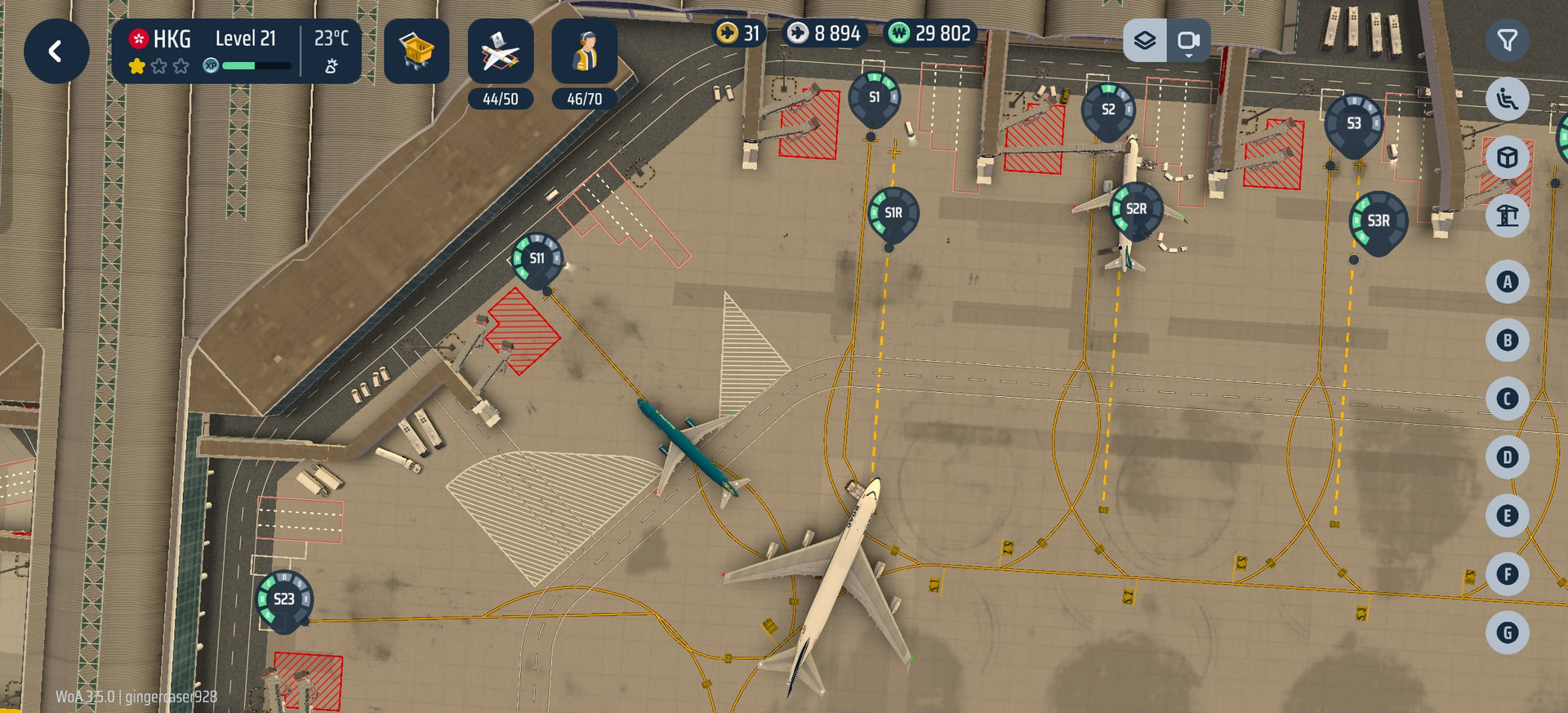This screenshot has width=1568, height=713.
Task: Choose the size E filter
Action: tap(1507, 515)
